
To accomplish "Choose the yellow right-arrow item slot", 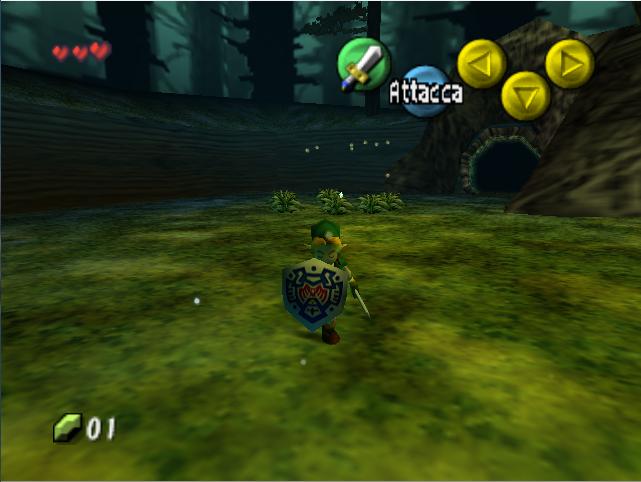I will pyautogui.click(x=570, y=64).
